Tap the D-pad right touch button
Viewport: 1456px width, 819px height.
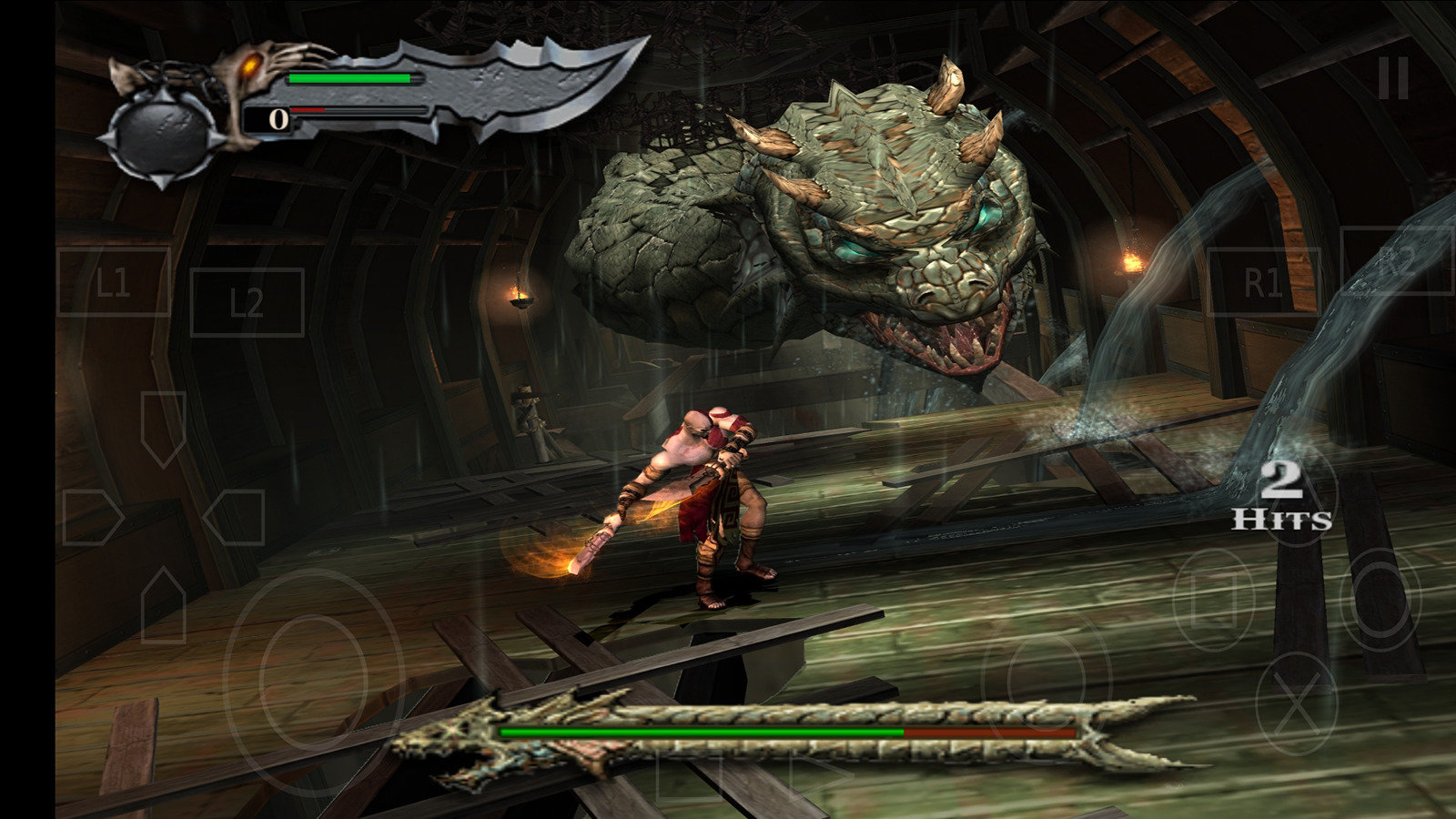[234, 518]
